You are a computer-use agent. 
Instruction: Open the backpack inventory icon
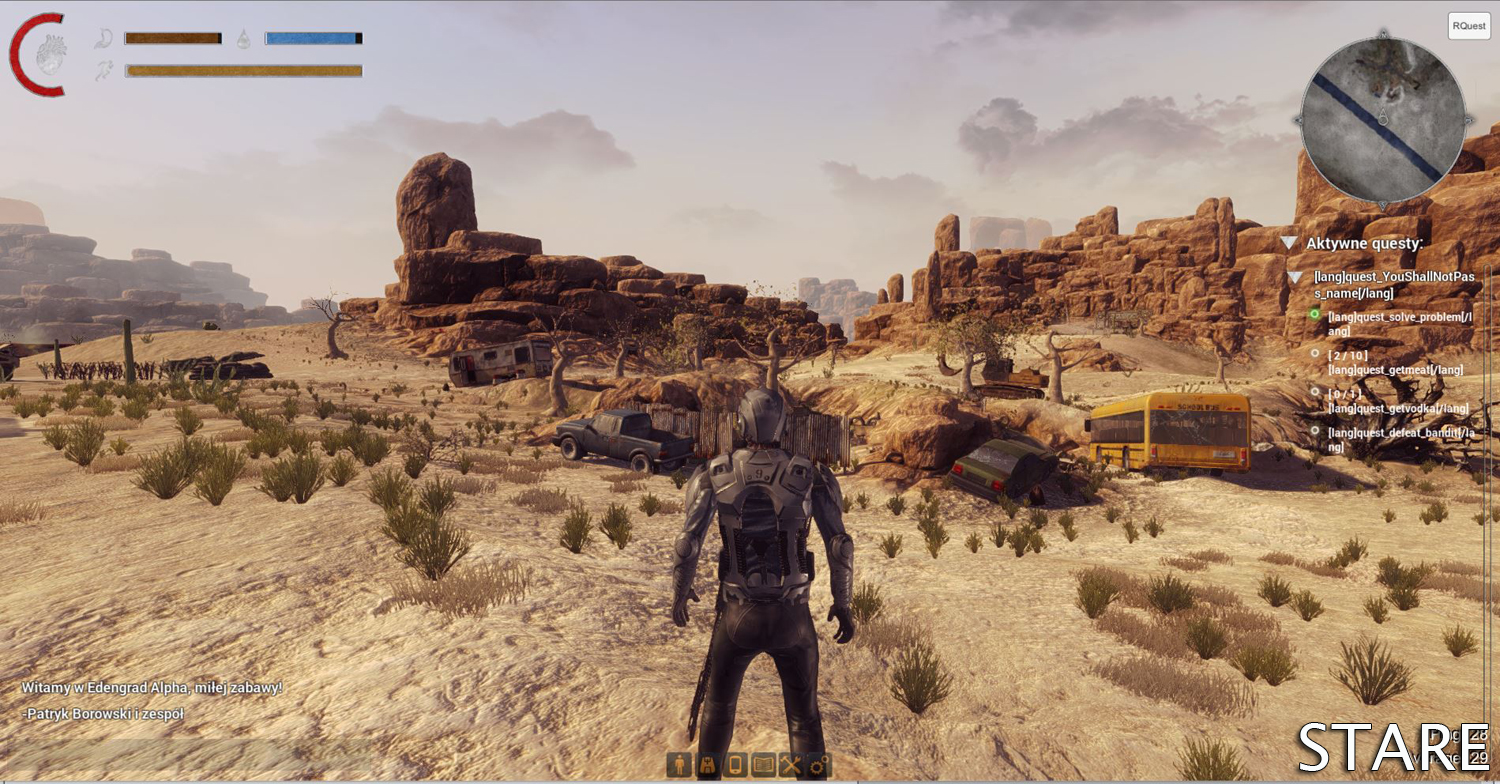(709, 765)
